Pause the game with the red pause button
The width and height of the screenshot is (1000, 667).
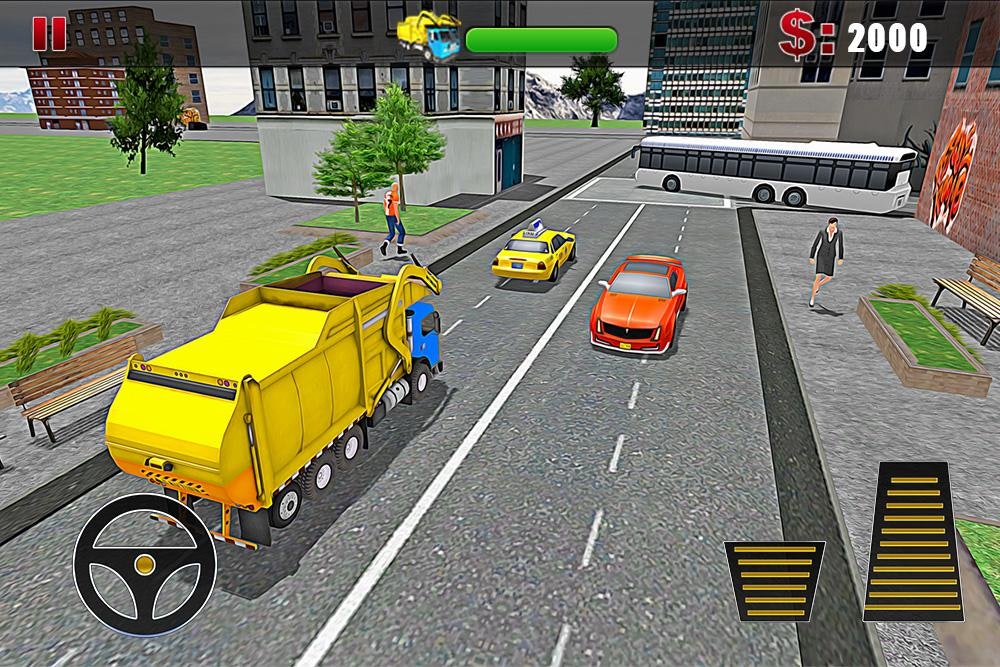[49, 35]
